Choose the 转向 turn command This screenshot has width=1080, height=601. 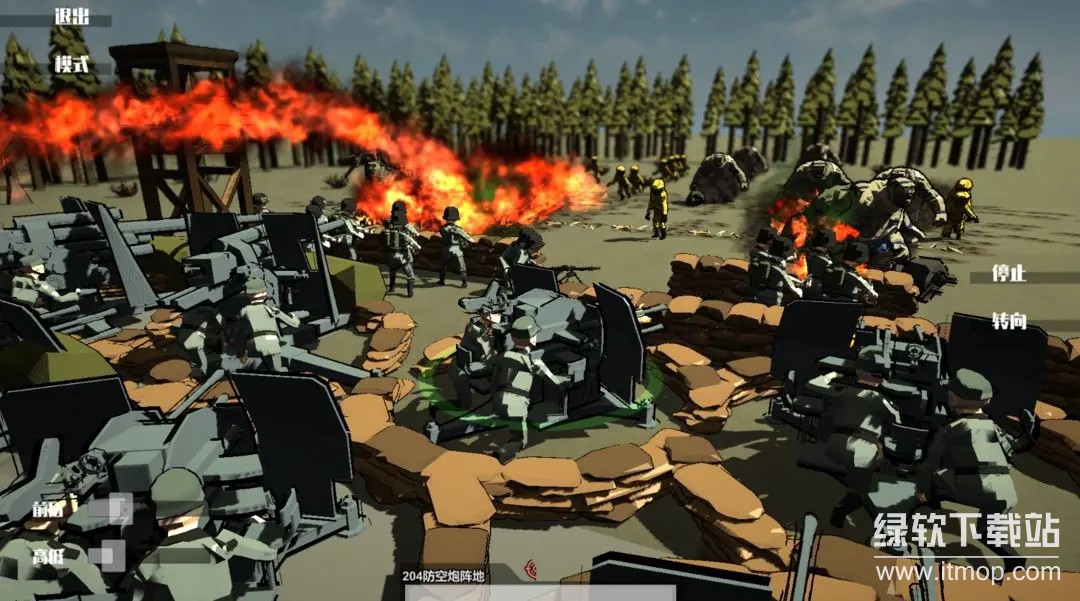1009,321
